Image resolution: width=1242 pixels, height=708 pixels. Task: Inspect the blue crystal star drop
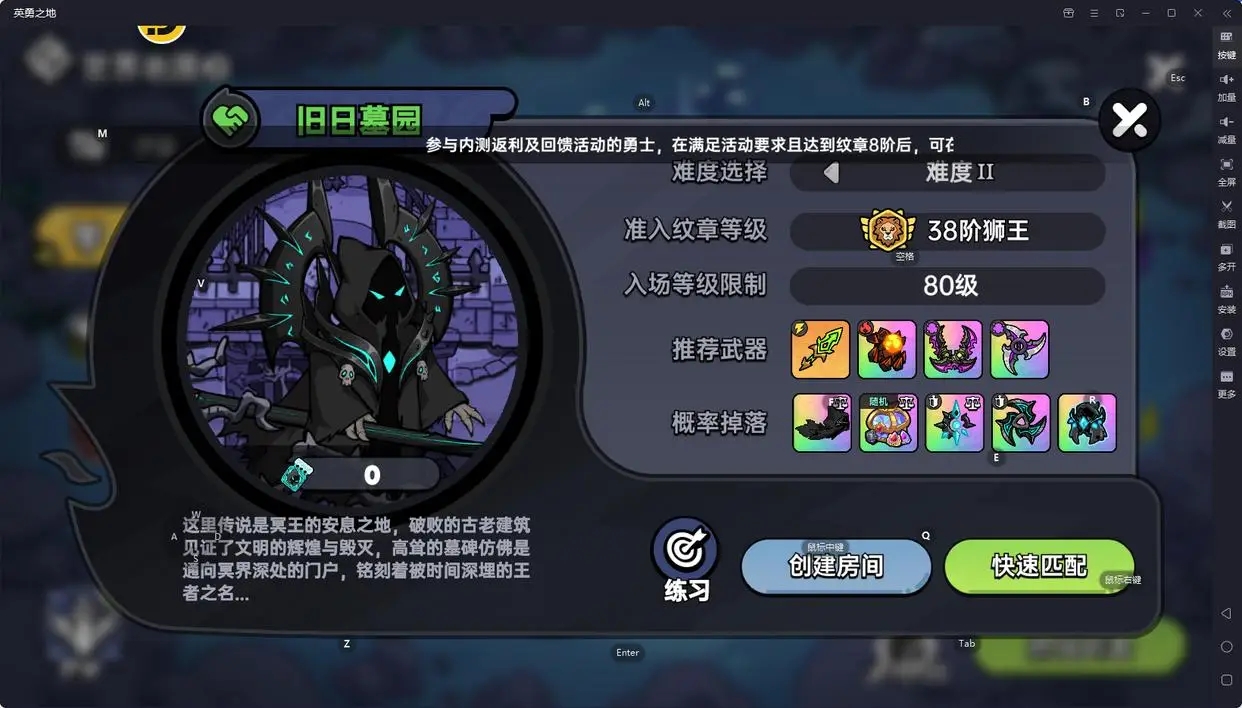pos(954,422)
